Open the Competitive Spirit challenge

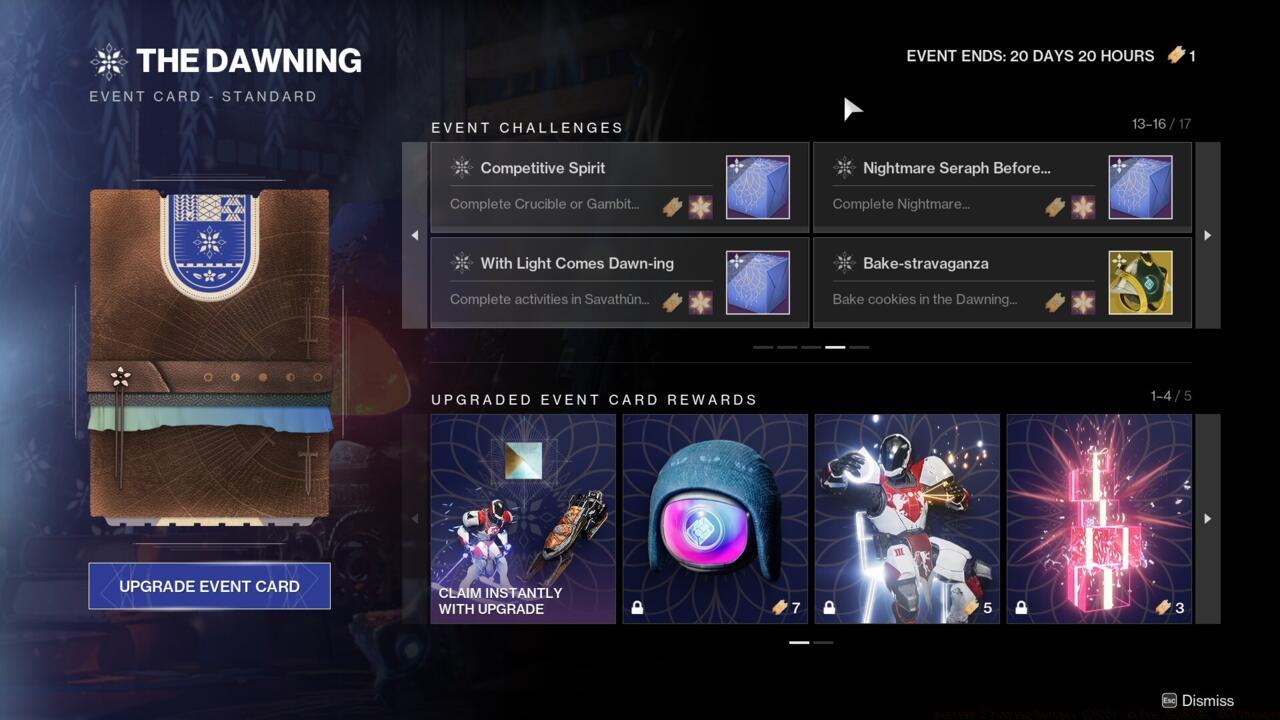[618, 186]
